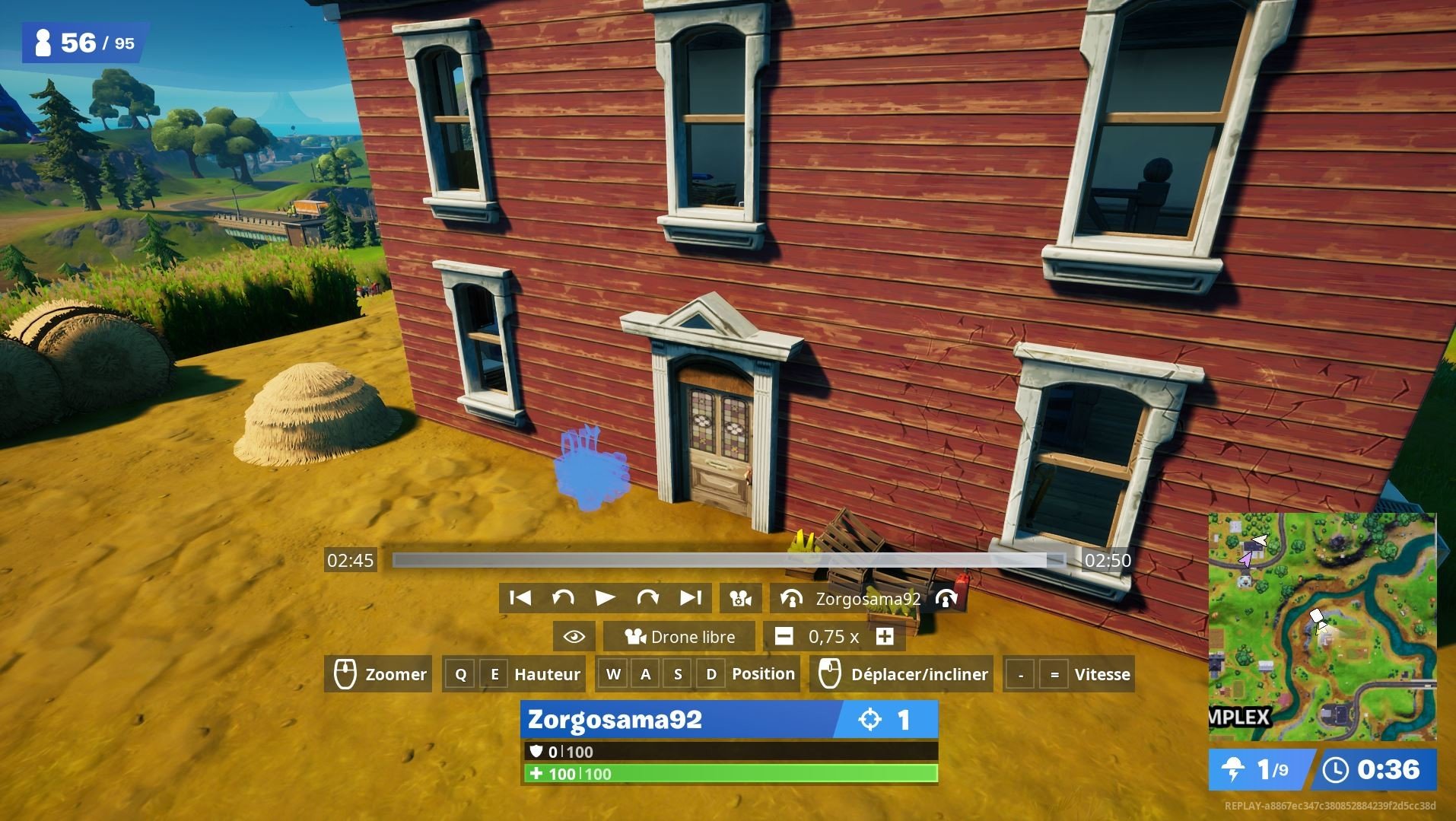1456x821 pixels.
Task: Click the headset icon left of Zorgosama92
Action: coord(793,598)
